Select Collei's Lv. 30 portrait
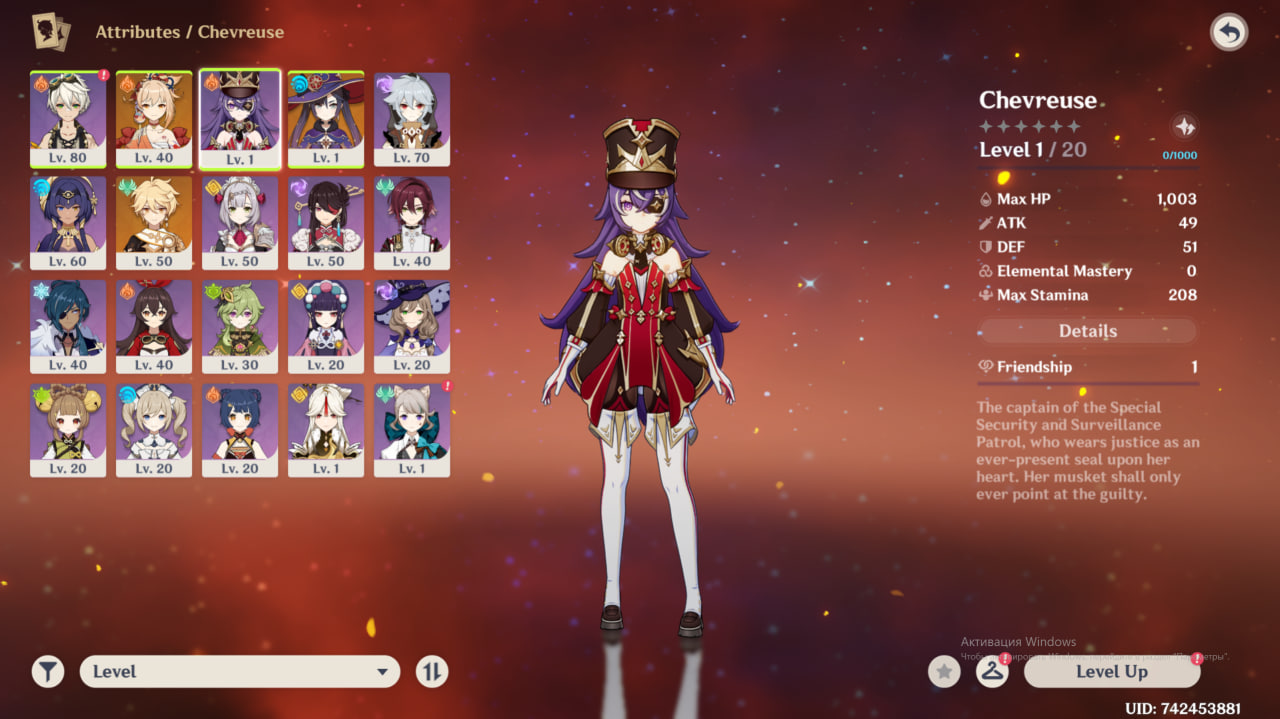 tap(240, 326)
